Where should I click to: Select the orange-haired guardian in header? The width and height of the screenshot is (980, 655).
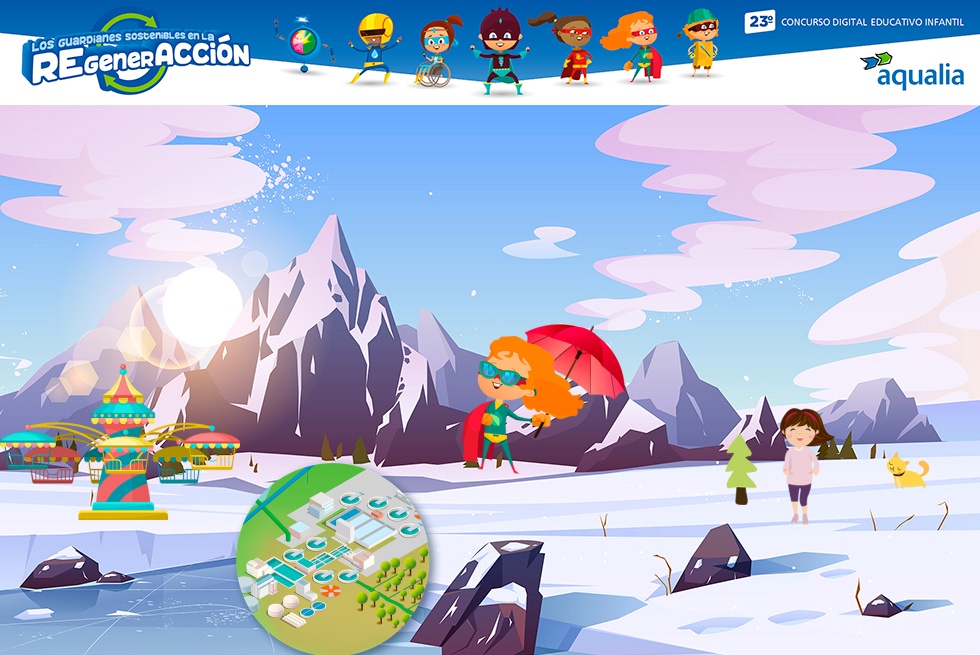pyautogui.click(x=635, y=46)
